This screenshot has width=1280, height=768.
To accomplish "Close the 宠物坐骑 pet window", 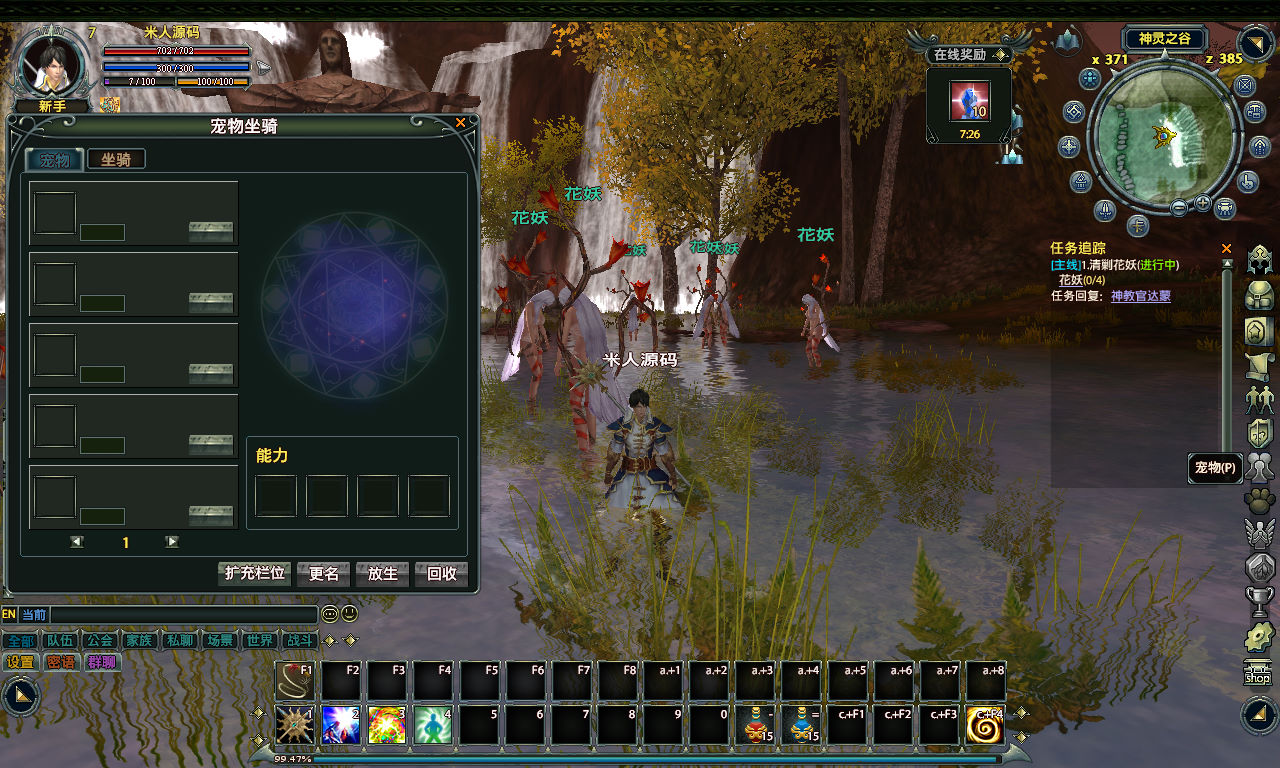I will pyautogui.click(x=460, y=123).
